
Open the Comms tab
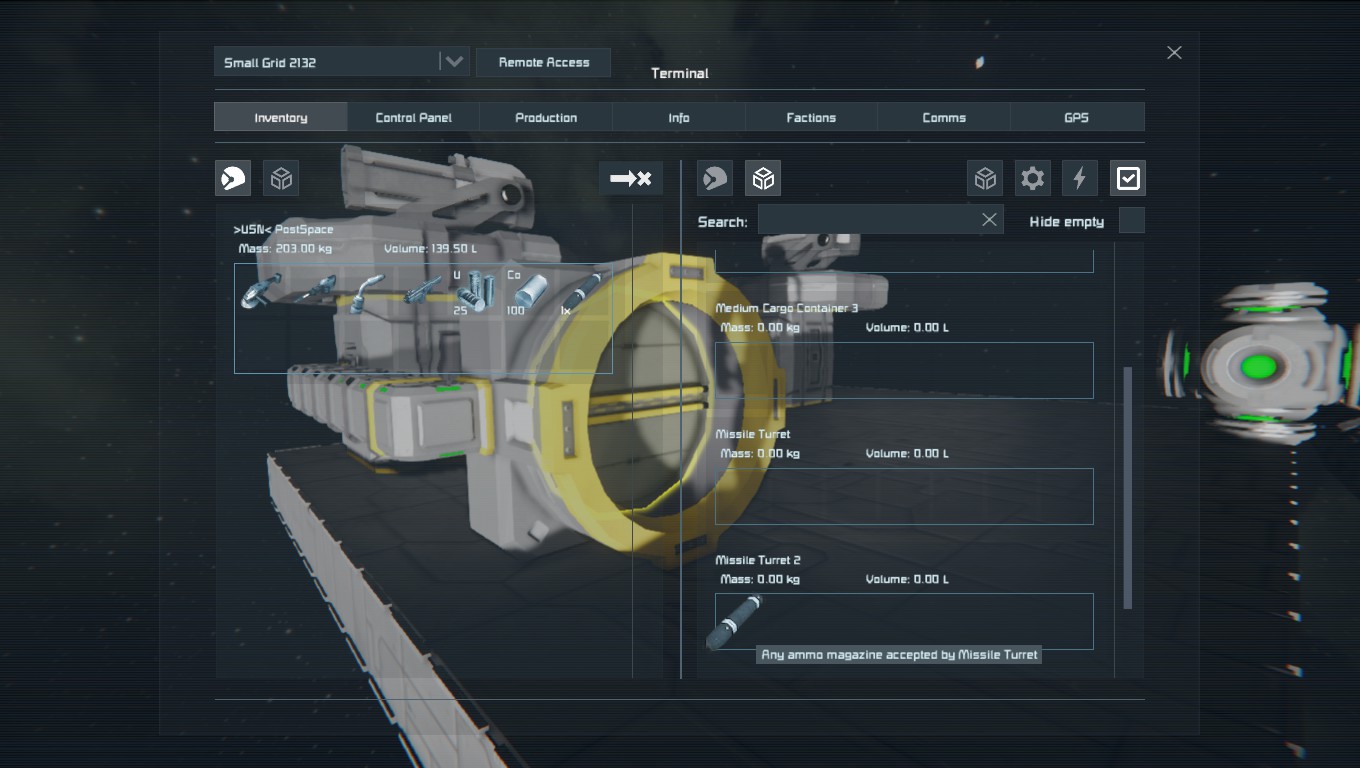click(x=944, y=117)
